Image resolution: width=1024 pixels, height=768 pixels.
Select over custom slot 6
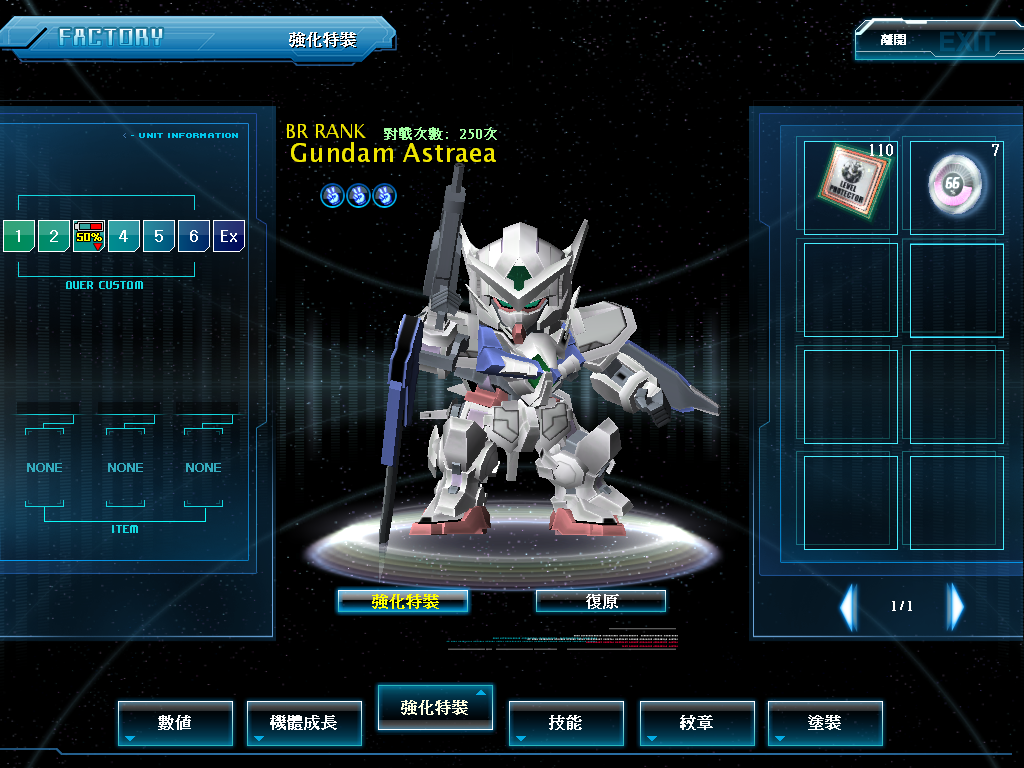194,236
